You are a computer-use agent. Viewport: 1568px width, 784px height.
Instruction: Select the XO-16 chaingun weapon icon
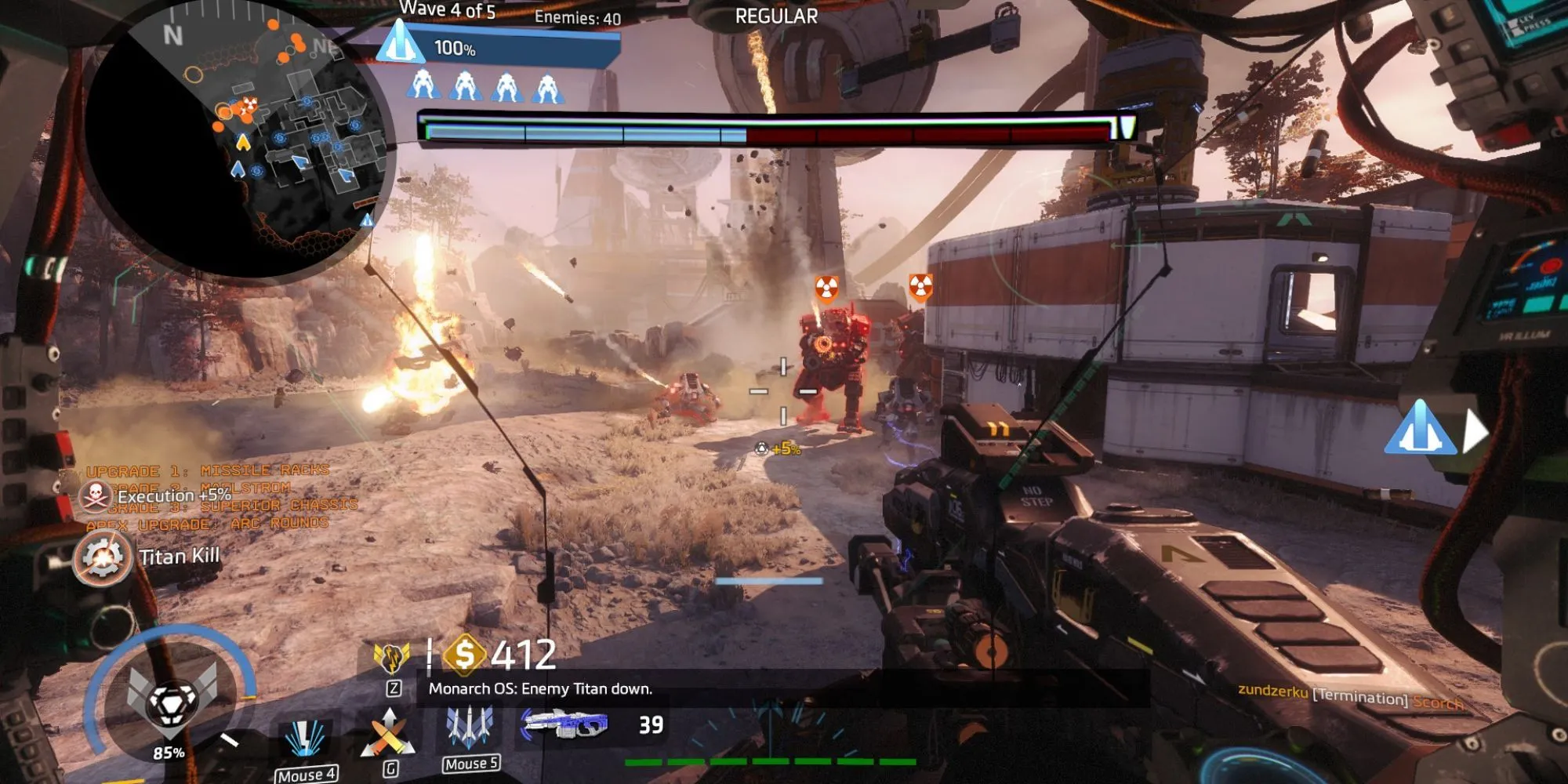pyautogui.click(x=564, y=724)
